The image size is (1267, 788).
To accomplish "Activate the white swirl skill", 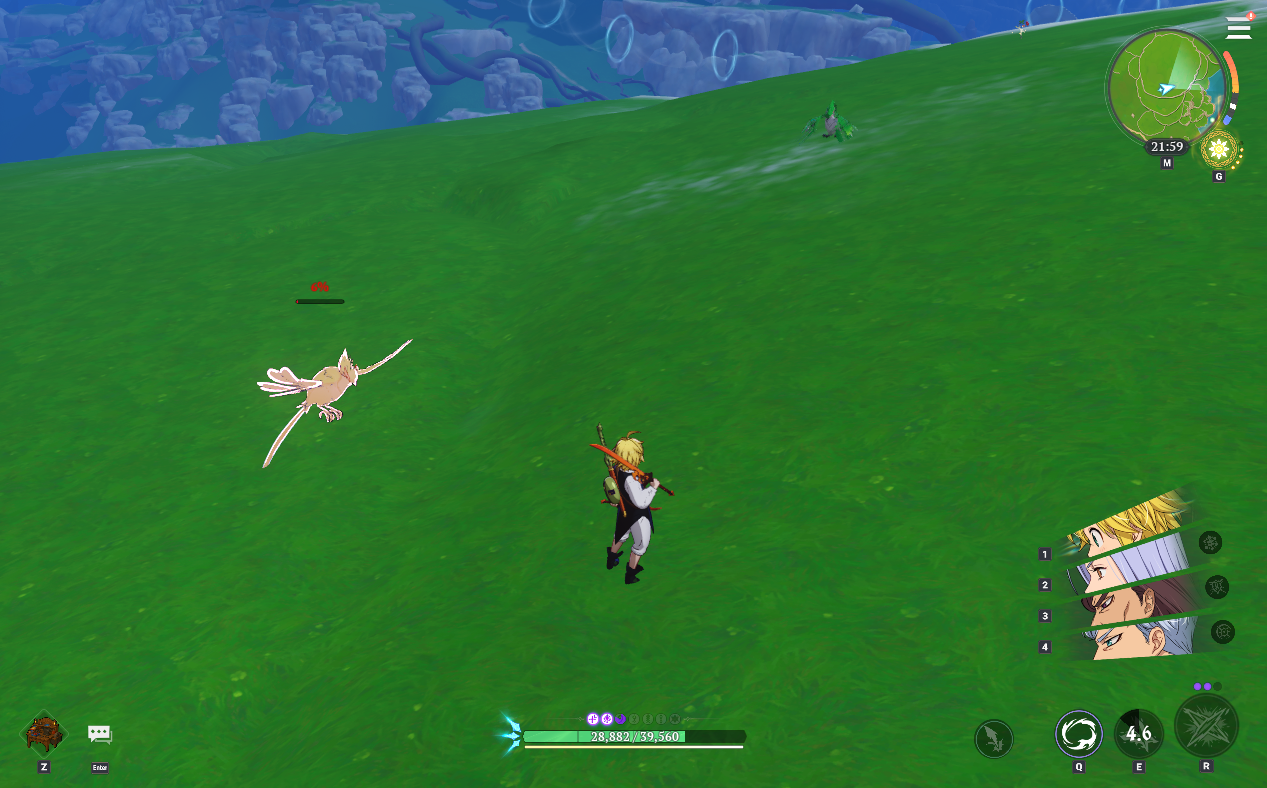I will (1079, 734).
